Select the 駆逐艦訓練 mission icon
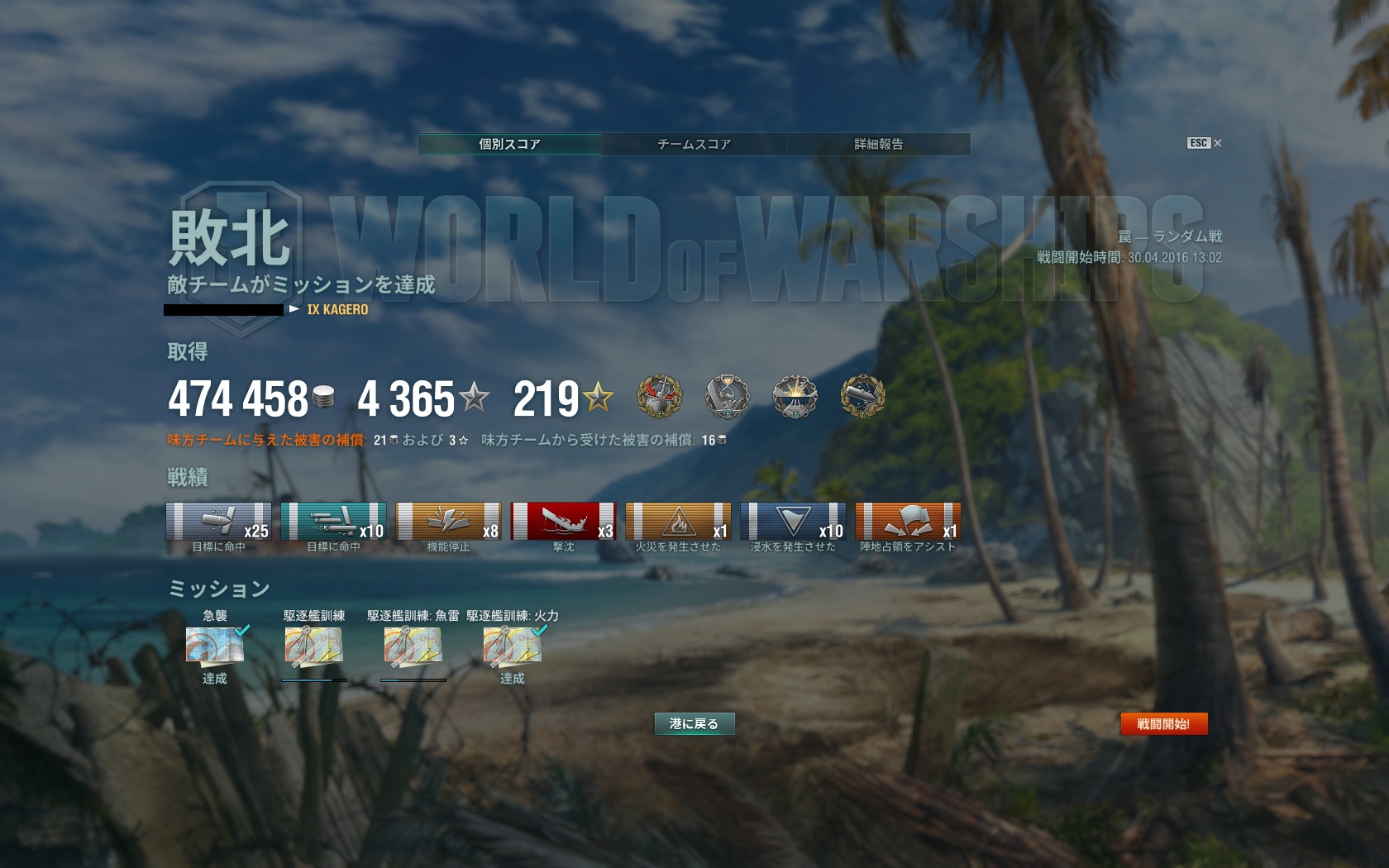 point(314,646)
